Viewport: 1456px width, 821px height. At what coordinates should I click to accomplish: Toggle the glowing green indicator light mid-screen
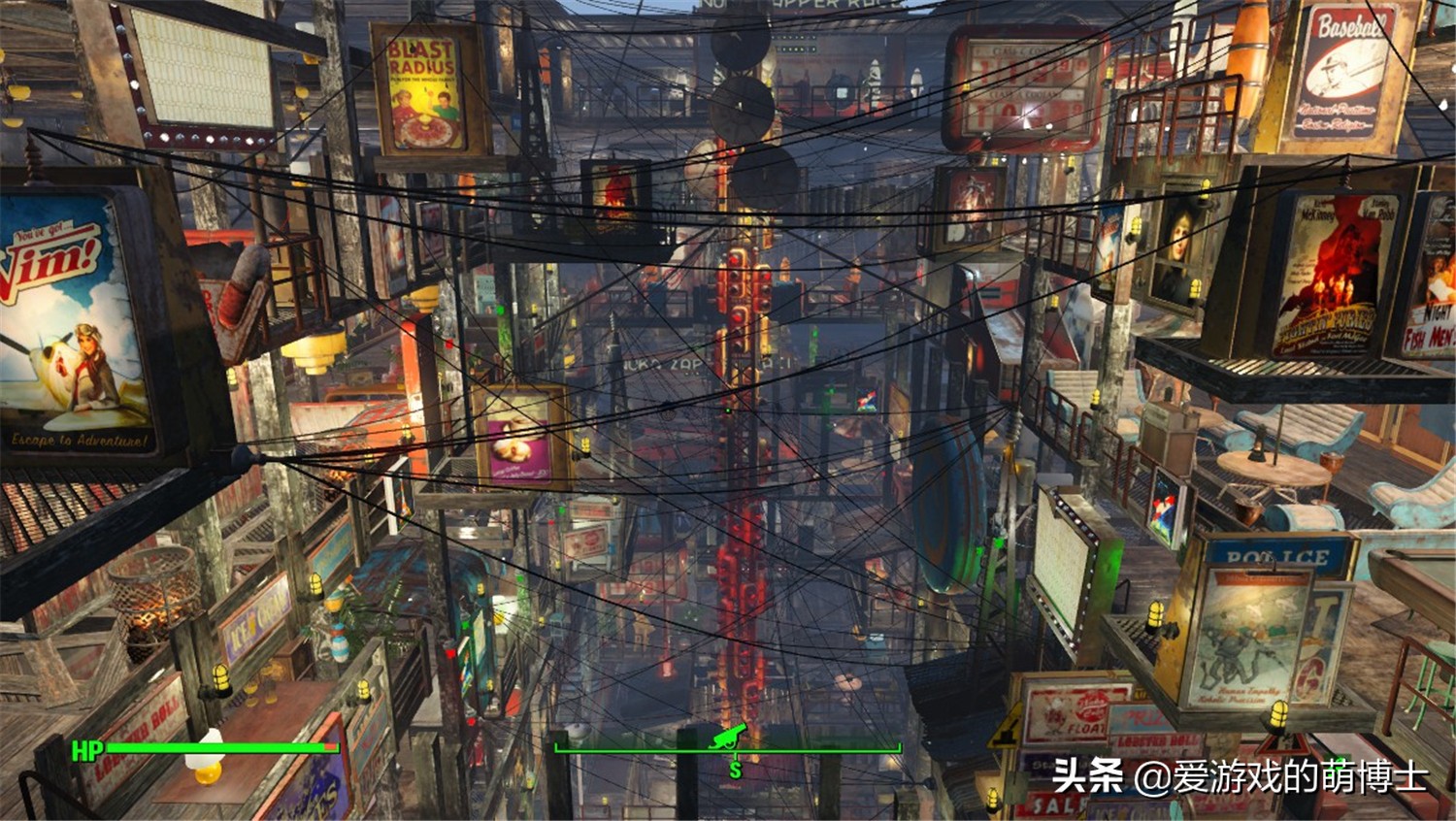726,410
